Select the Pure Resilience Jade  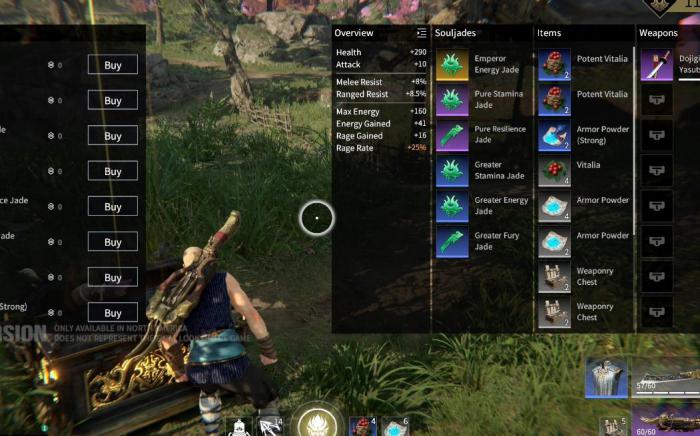click(x=452, y=135)
